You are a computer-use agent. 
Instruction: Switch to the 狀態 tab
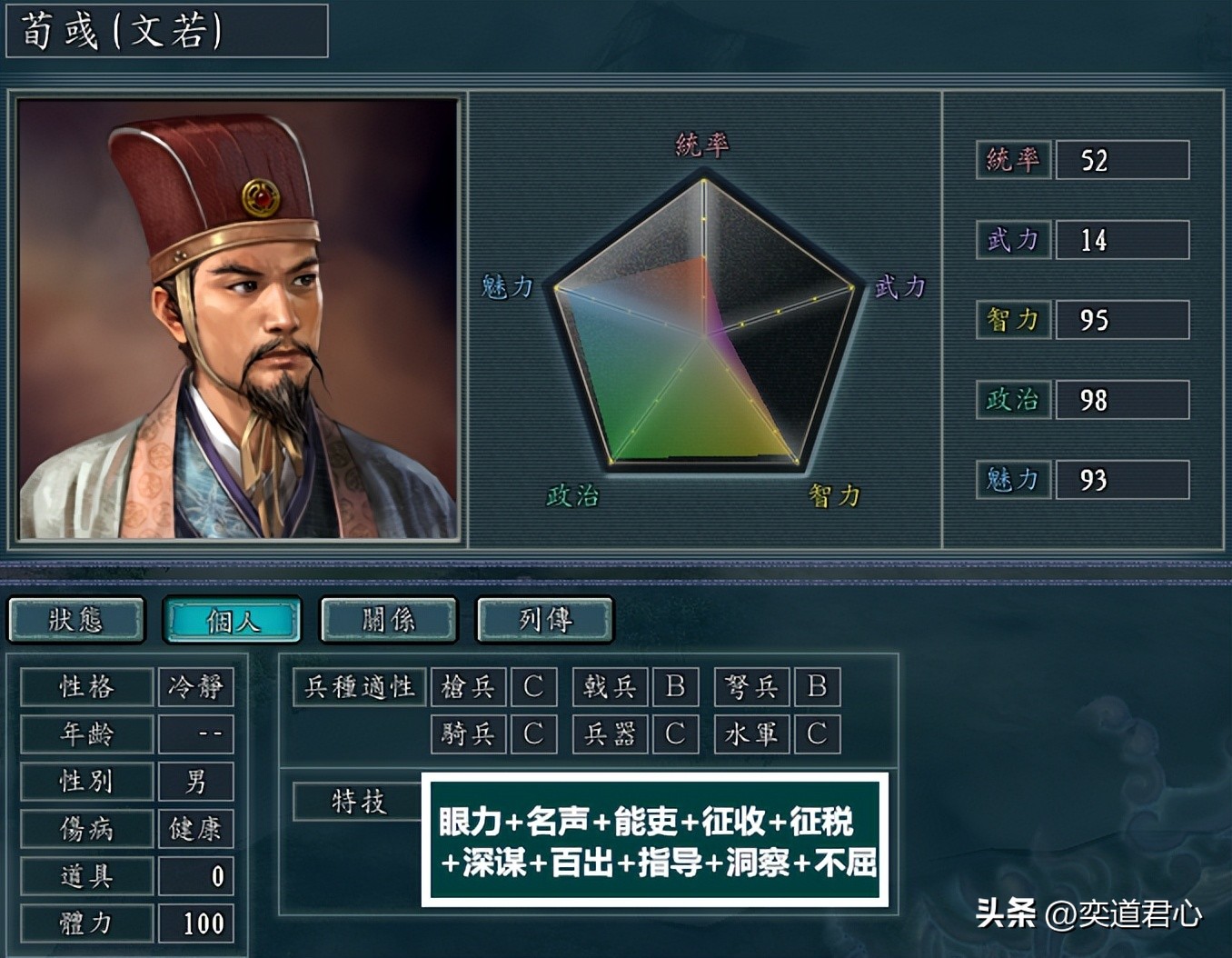76,619
